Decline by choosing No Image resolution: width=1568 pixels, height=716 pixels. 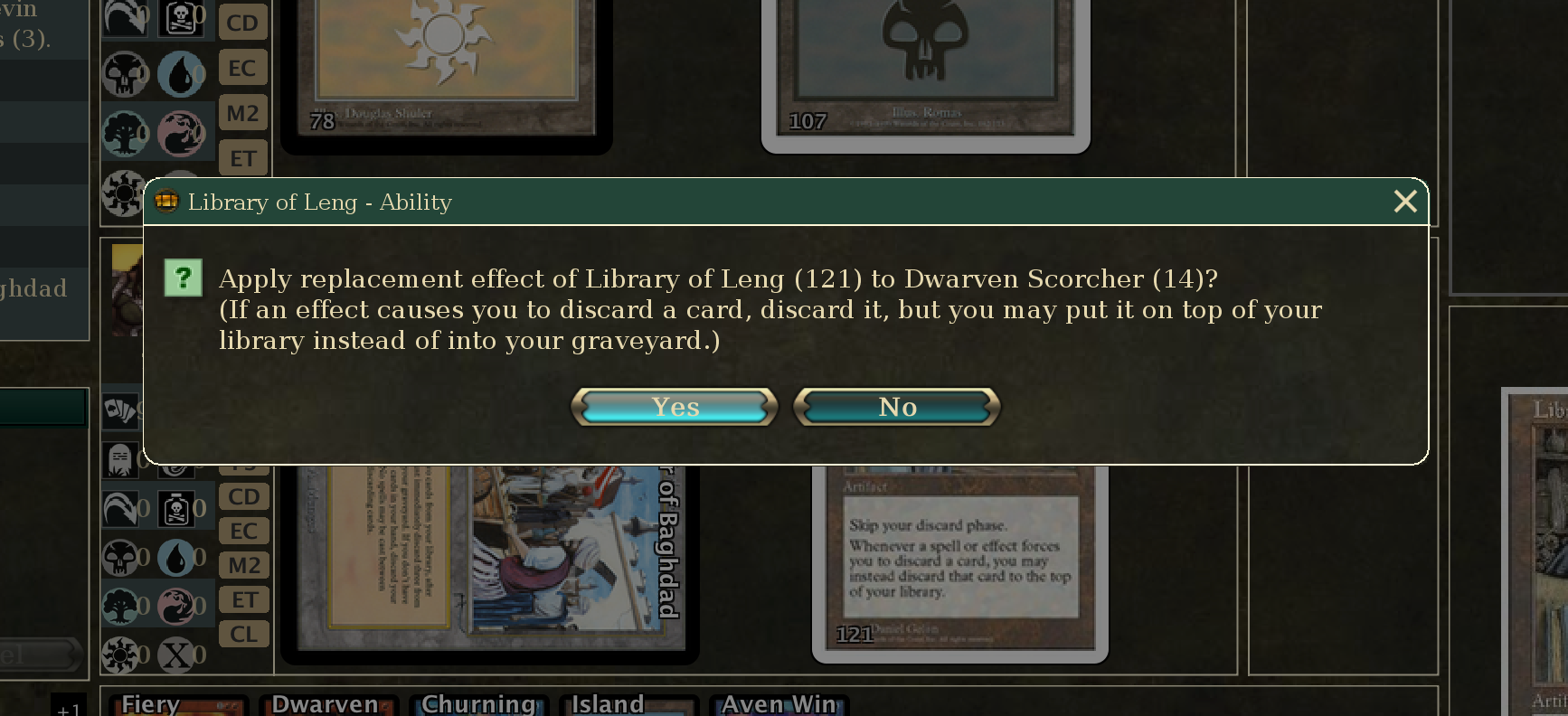coord(897,407)
